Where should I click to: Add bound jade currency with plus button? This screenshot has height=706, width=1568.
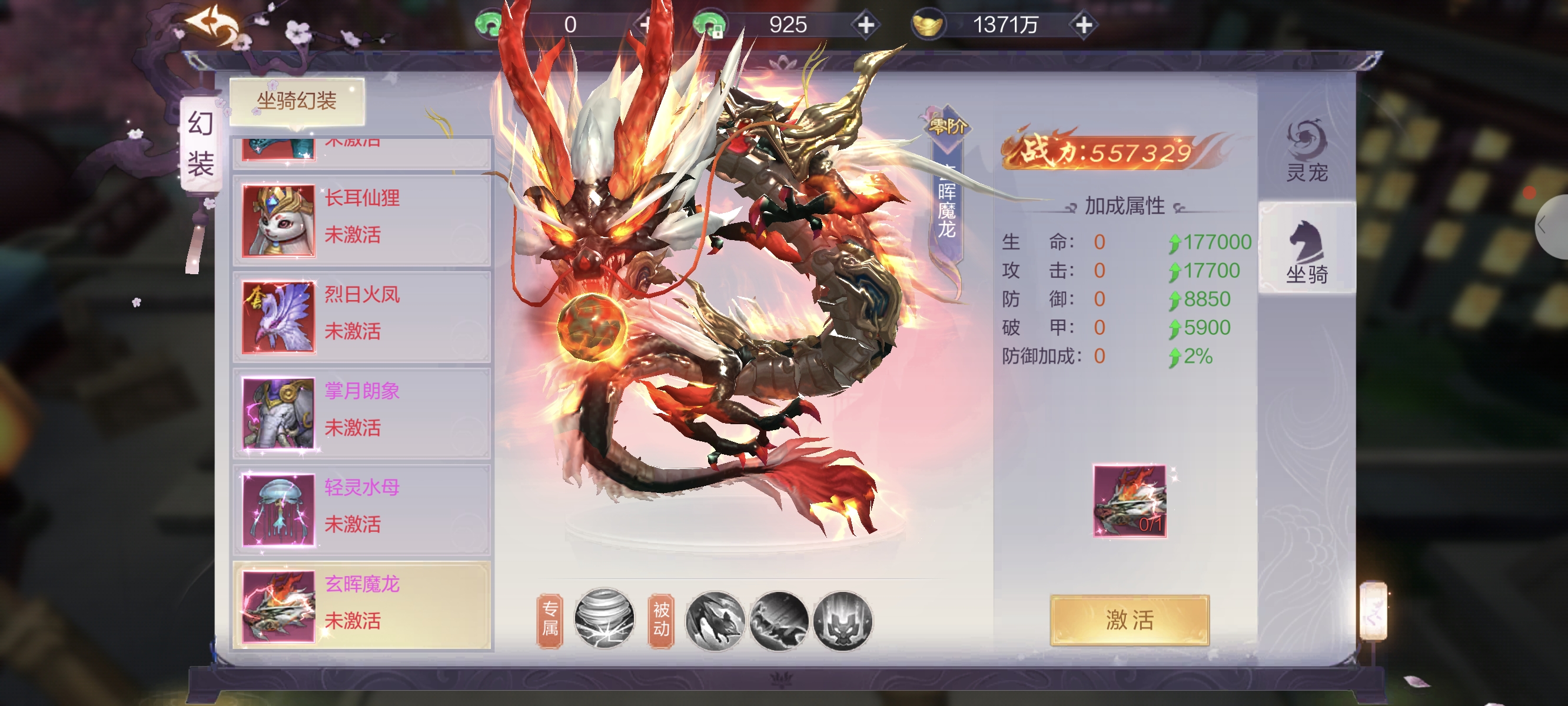pyautogui.click(x=866, y=25)
